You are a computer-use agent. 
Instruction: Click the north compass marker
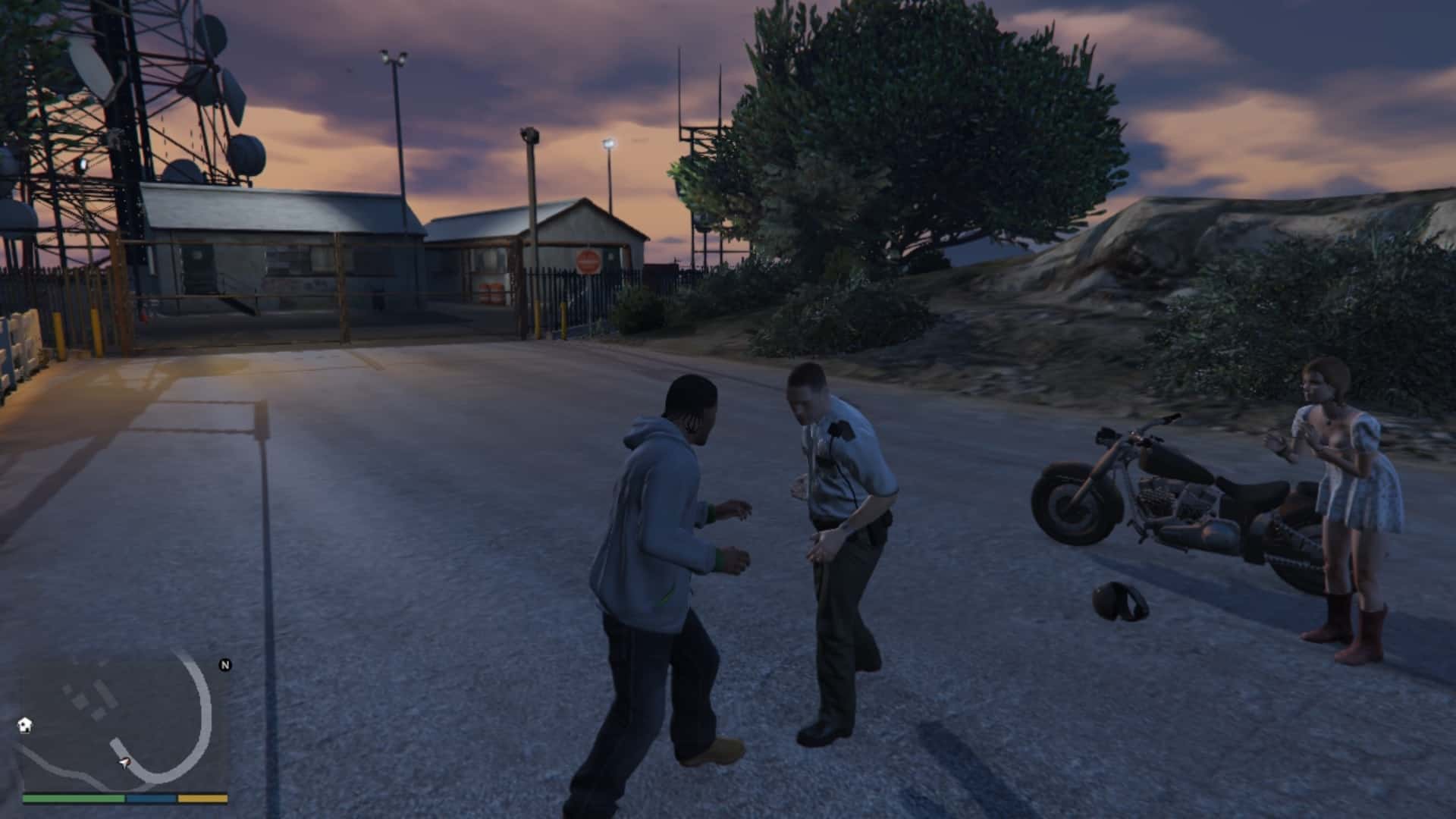224,665
